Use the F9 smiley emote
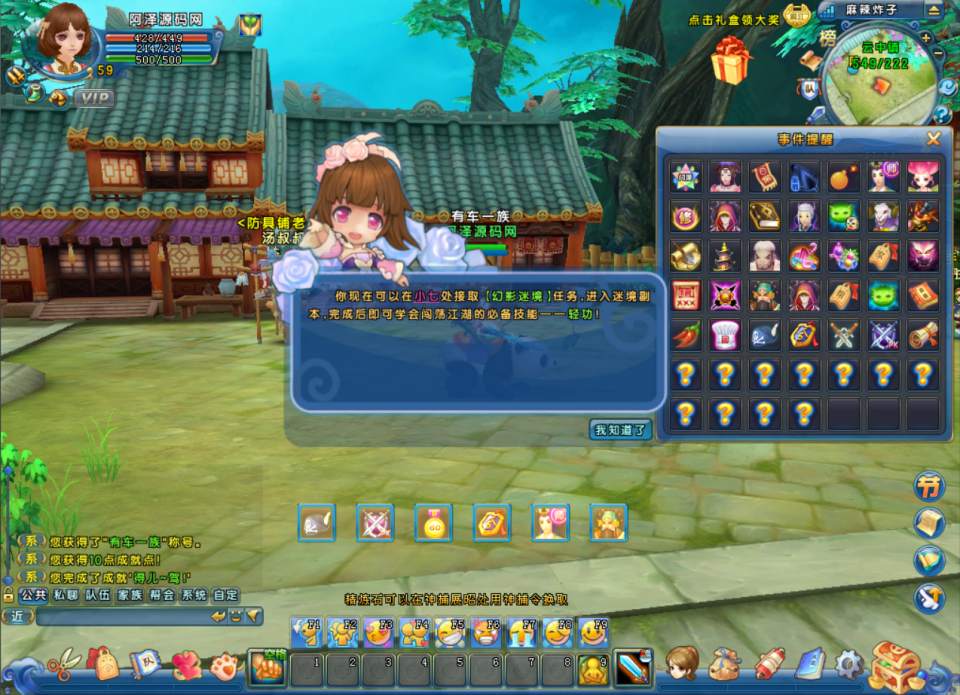This screenshot has width=960, height=695. pos(593,633)
